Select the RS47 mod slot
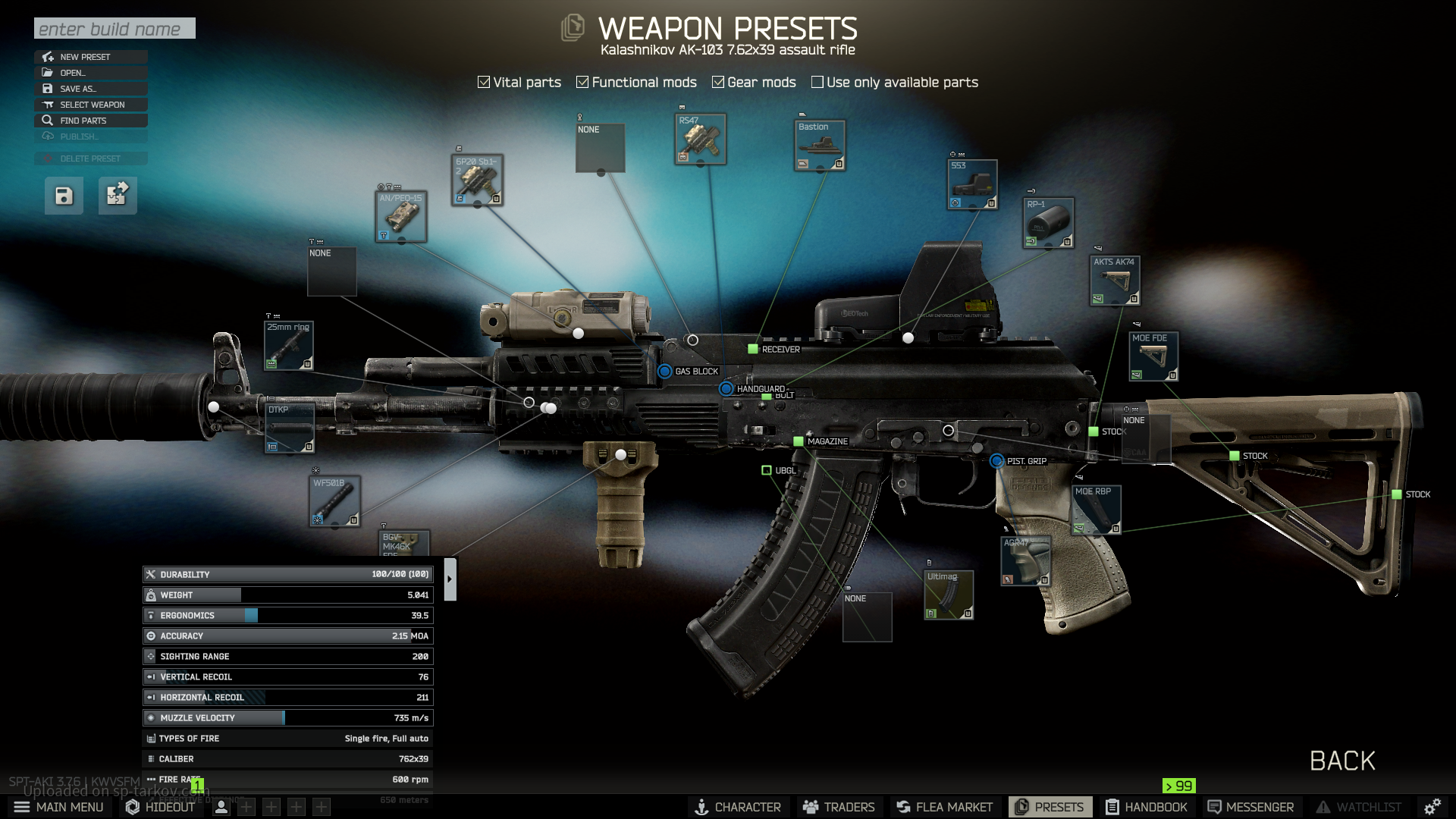 [701, 140]
